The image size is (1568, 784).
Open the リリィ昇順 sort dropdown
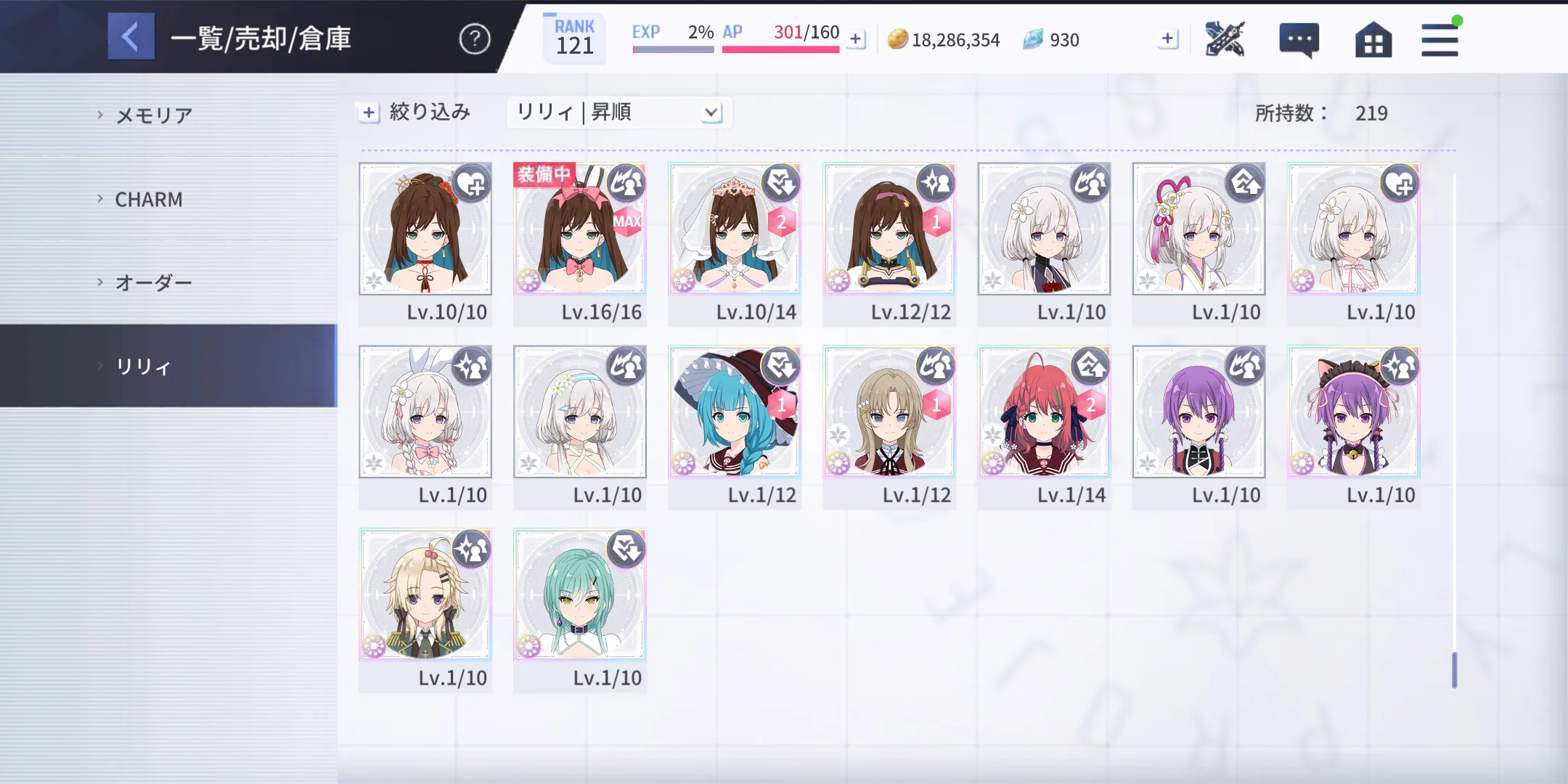(x=618, y=113)
